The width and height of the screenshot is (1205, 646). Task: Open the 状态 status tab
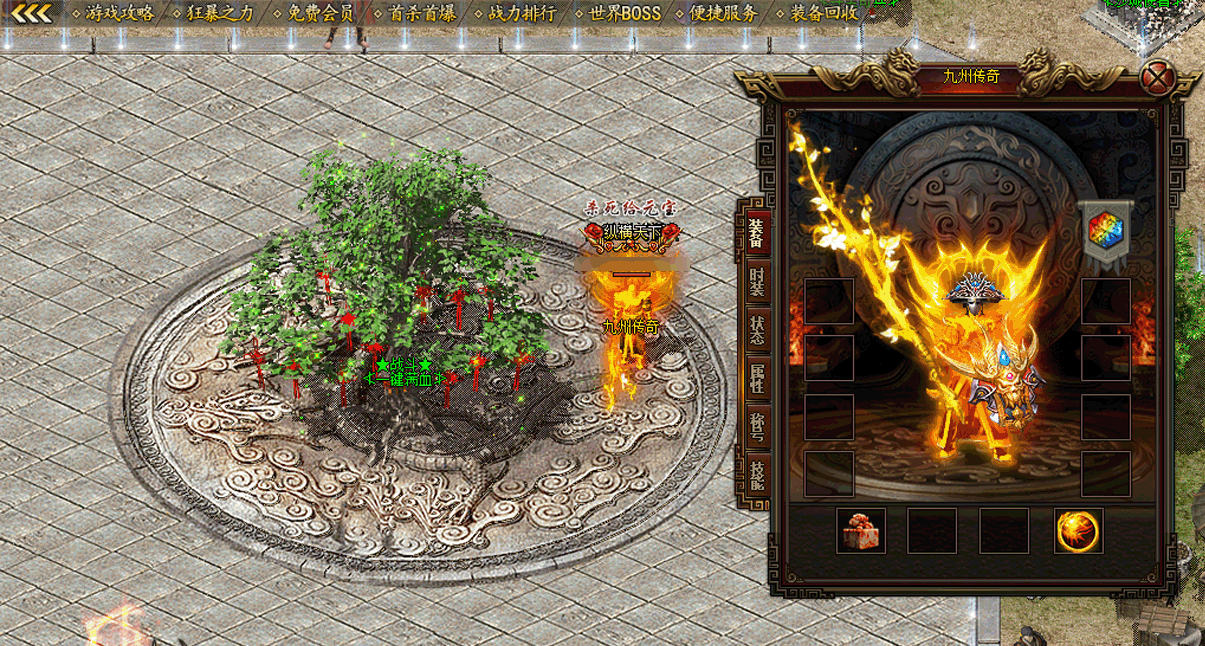[x=758, y=331]
